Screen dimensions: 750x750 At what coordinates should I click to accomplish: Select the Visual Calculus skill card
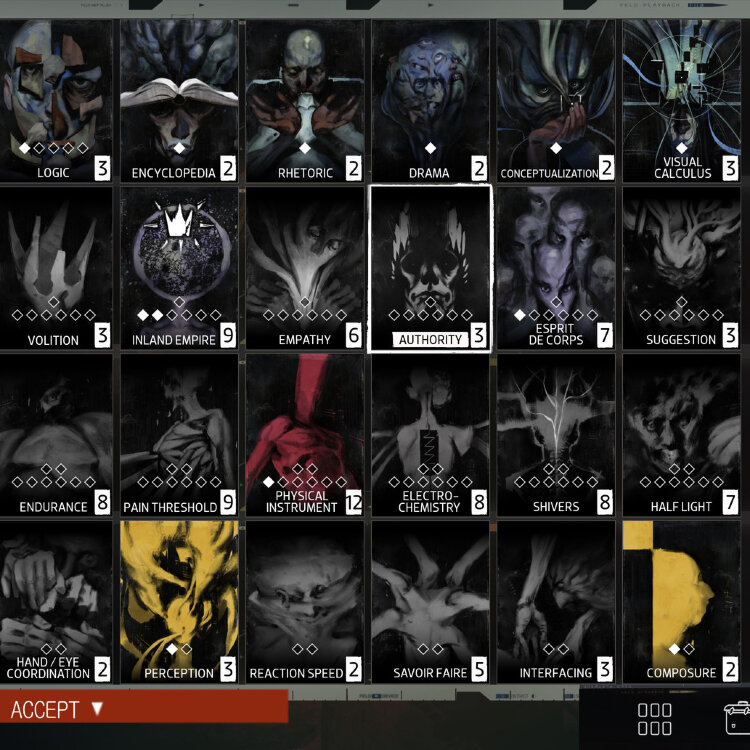(x=681, y=100)
